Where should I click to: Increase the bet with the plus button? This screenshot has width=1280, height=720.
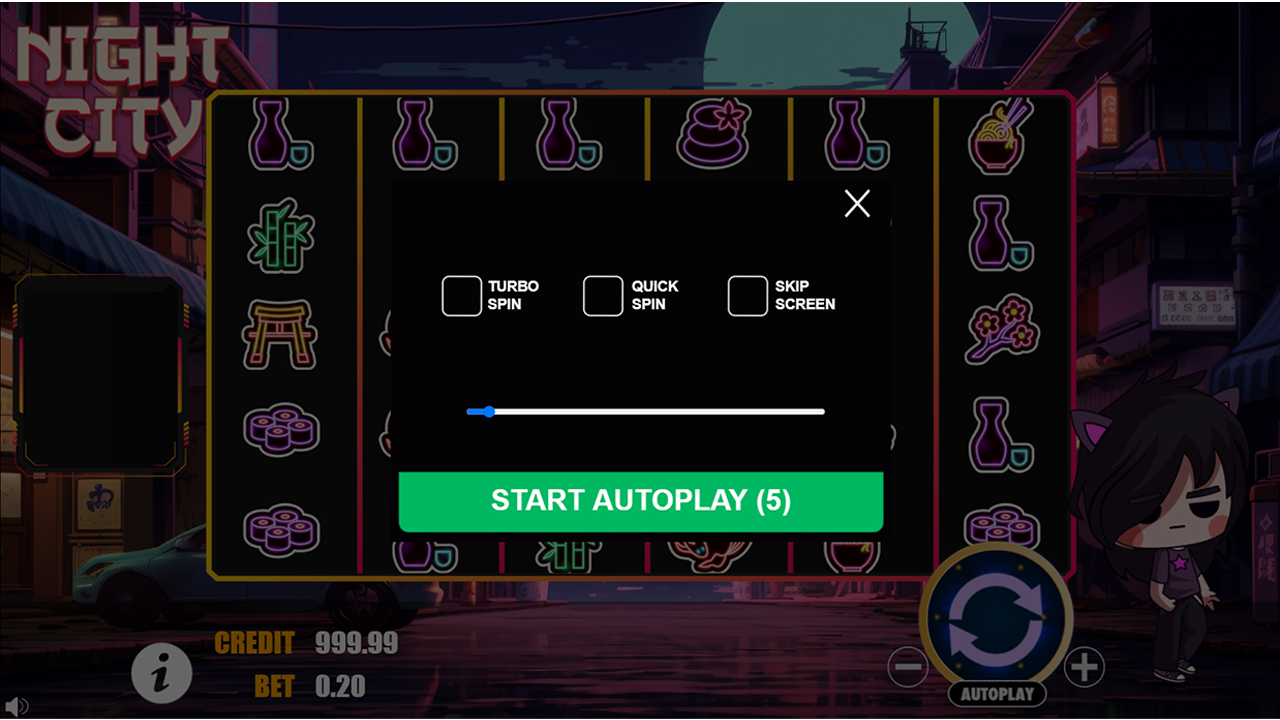tap(1083, 666)
